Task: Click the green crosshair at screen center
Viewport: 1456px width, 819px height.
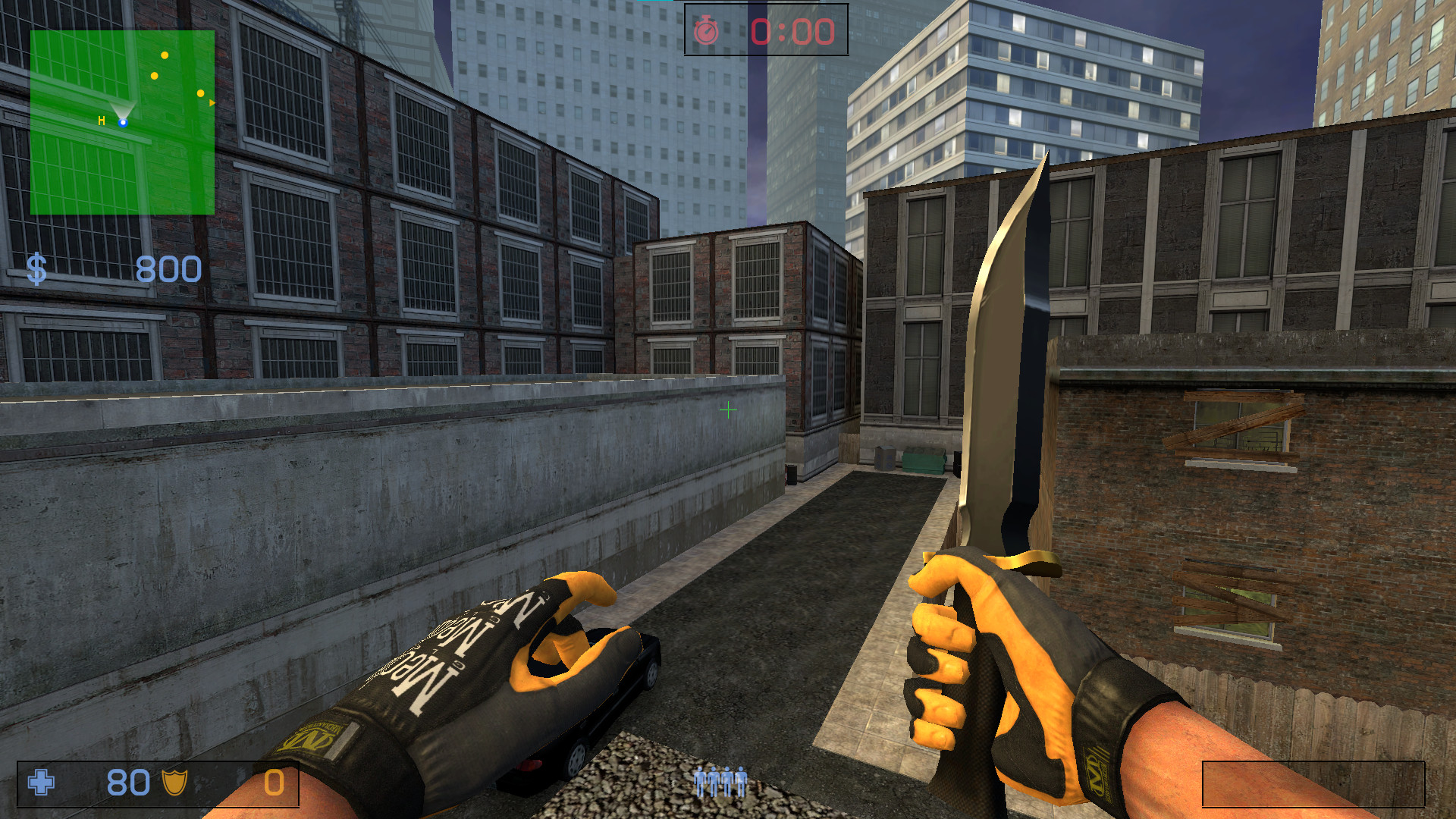Action: click(727, 410)
